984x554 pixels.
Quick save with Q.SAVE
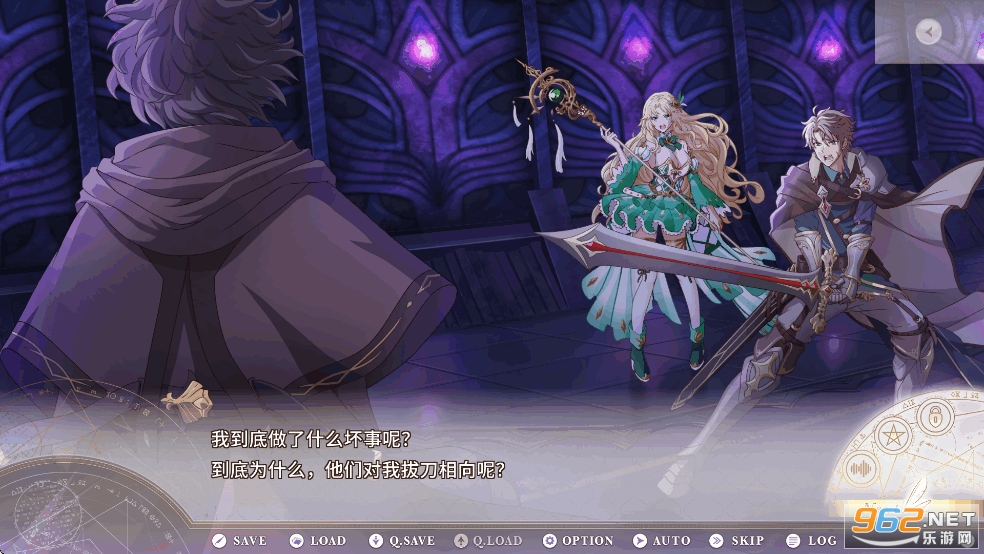(402, 541)
